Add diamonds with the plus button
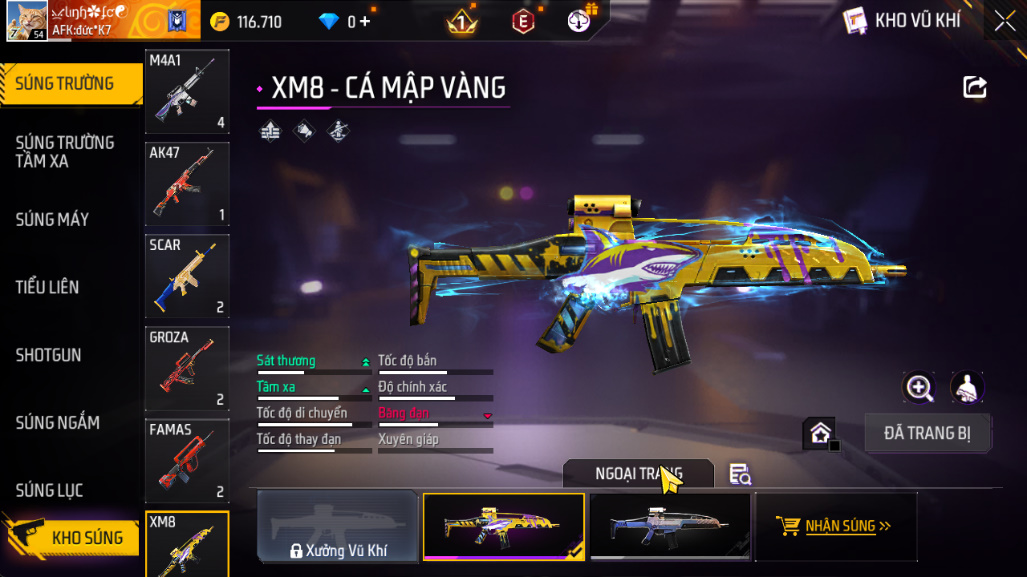Viewport: 1027px width, 577px height. coord(364,21)
